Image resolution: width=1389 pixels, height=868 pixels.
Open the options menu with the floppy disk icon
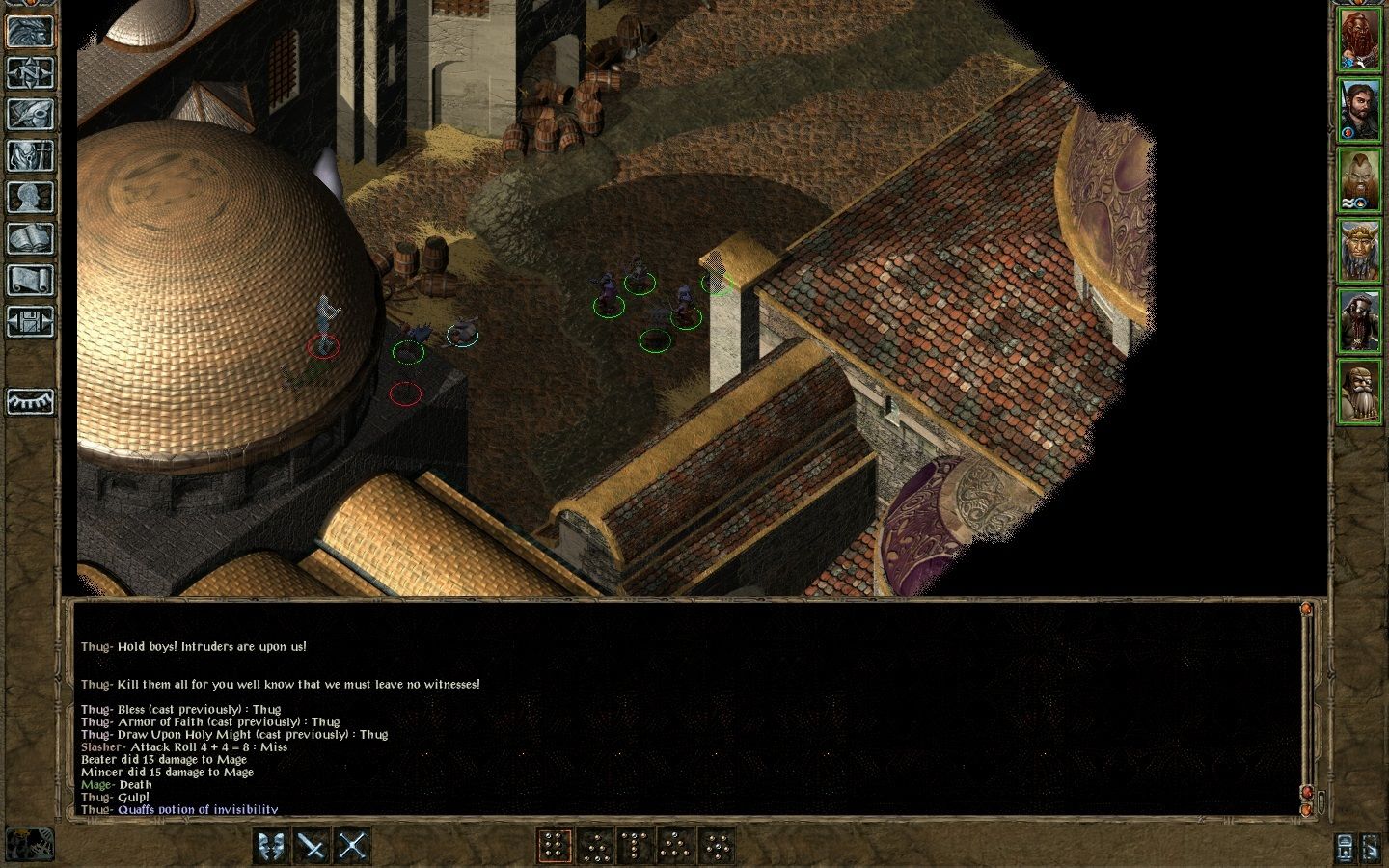(30, 321)
